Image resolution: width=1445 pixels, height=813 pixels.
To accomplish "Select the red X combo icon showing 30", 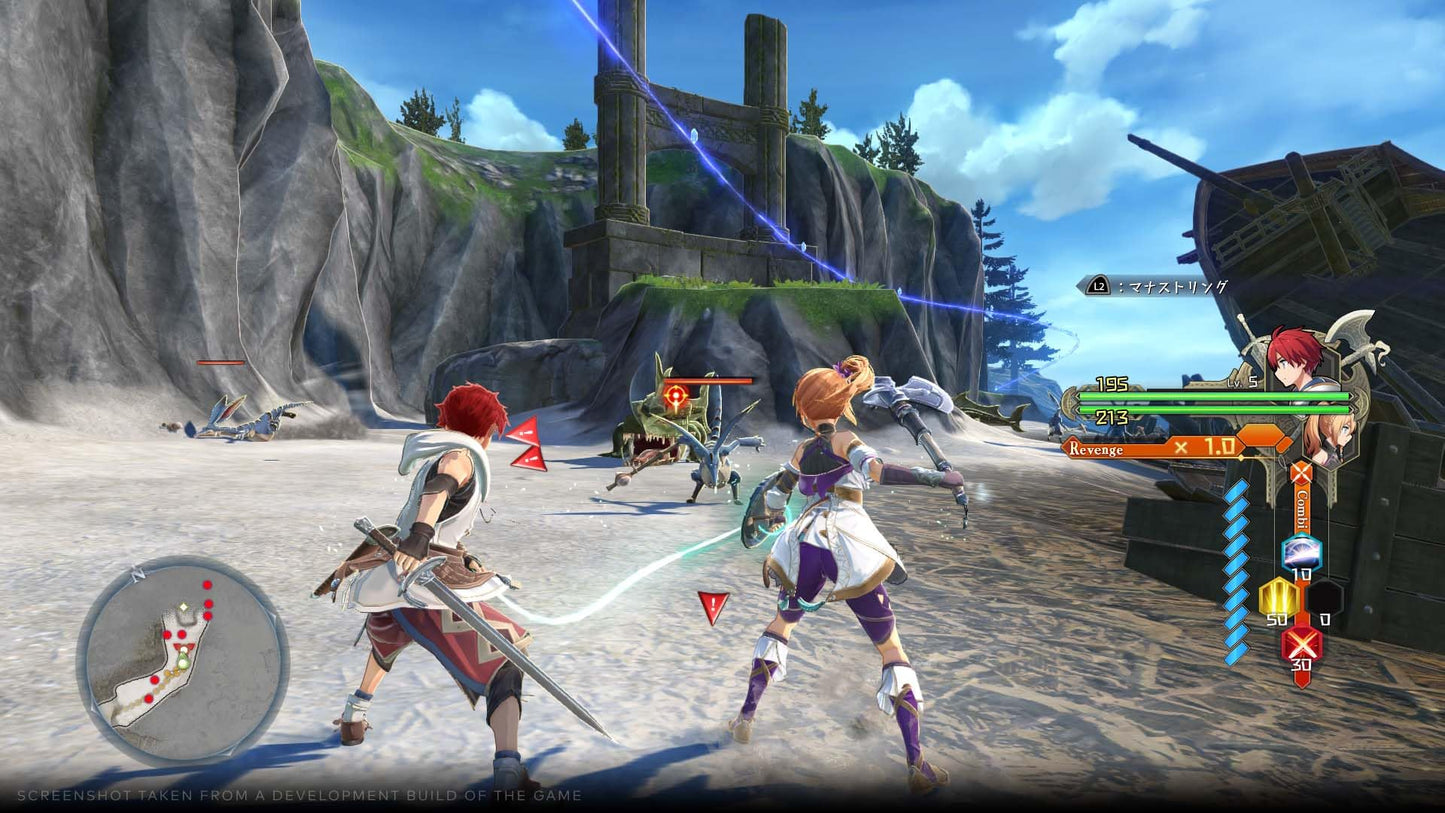I will pyautogui.click(x=1300, y=646).
